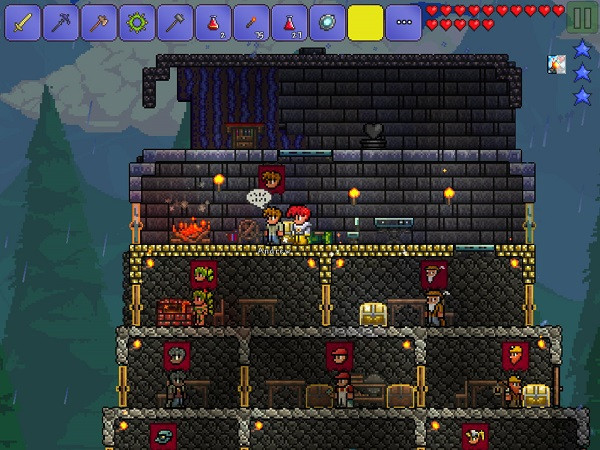600x450 pixels.
Task: Select the red potion stack of 21
Action: pyautogui.click(x=289, y=21)
